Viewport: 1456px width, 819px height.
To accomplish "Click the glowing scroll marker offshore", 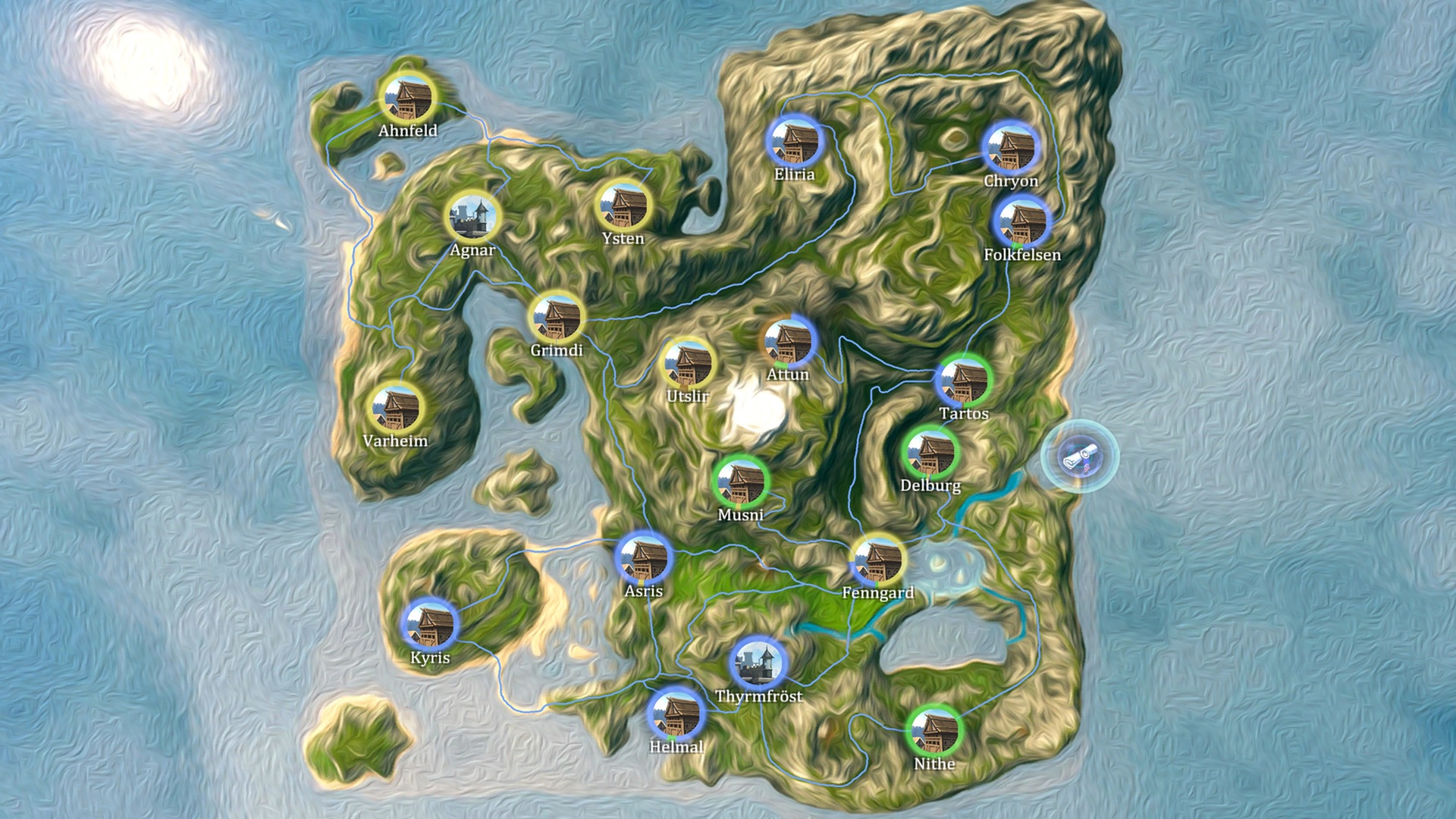I will click(x=1078, y=457).
